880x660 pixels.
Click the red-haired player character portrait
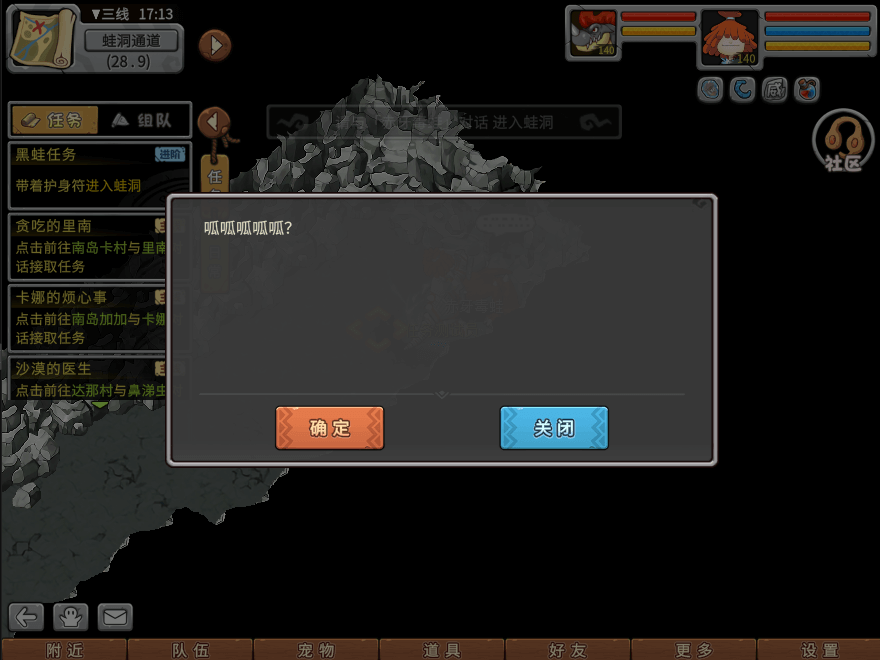click(x=729, y=38)
